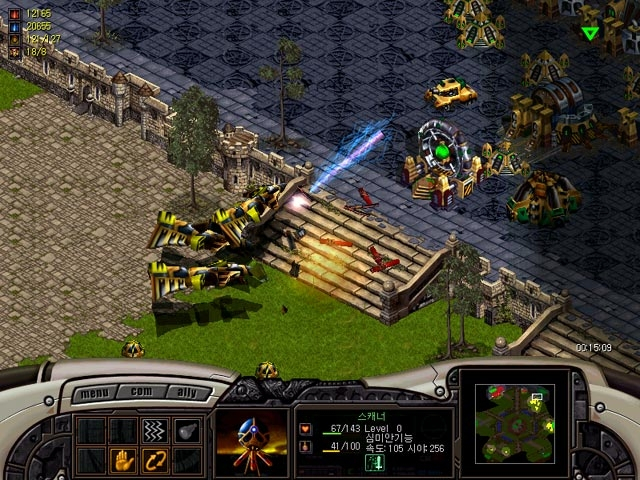Click the green arrow marker at top right

[x=590, y=33]
